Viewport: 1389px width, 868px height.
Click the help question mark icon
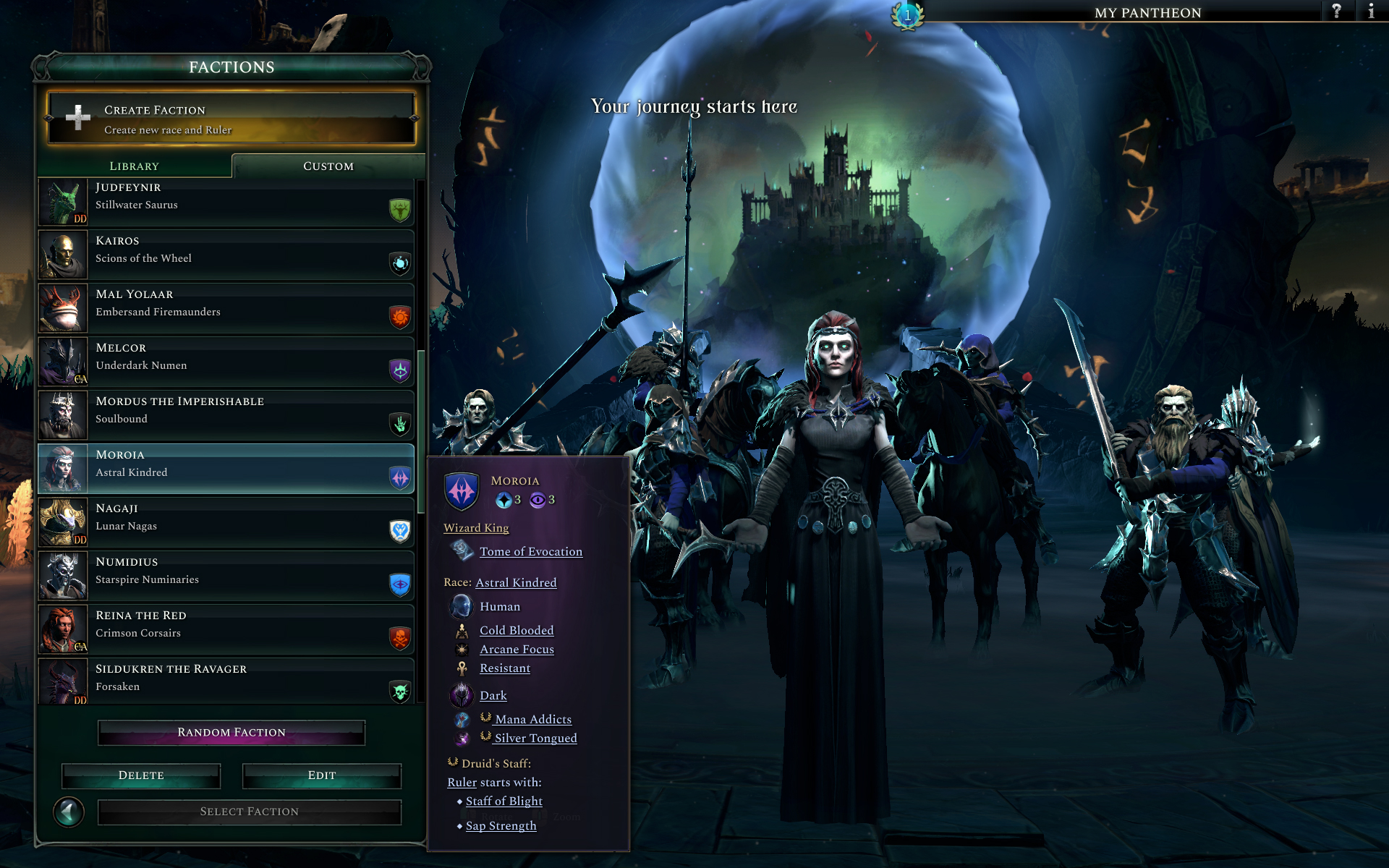click(x=1338, y=12)
